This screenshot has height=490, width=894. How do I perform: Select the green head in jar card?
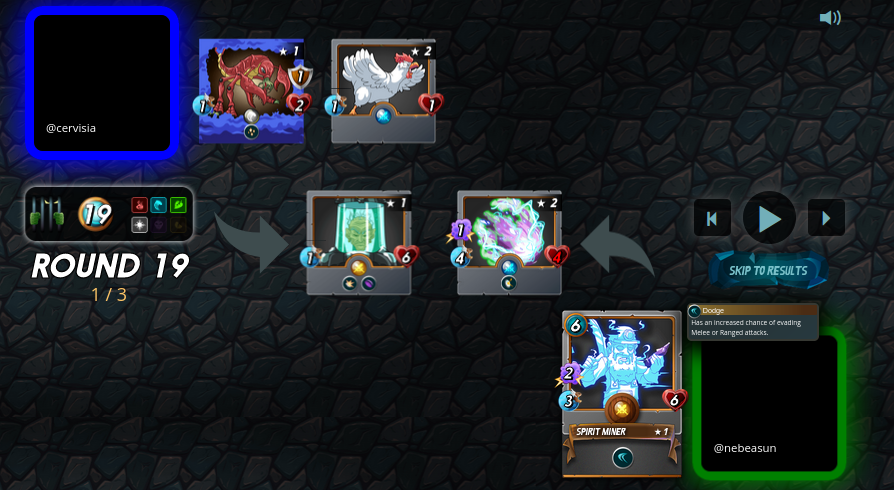coord(358,237)
